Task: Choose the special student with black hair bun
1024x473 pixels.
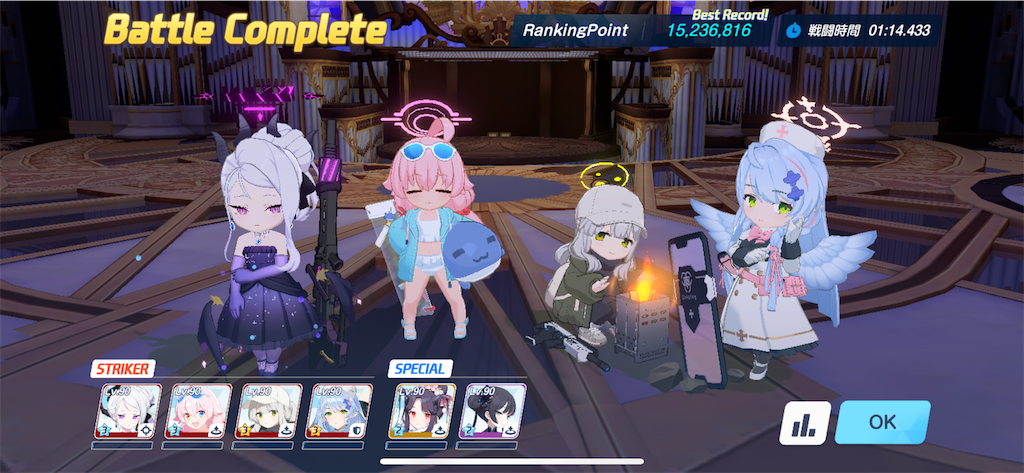Action: click(x=493, y=411)
